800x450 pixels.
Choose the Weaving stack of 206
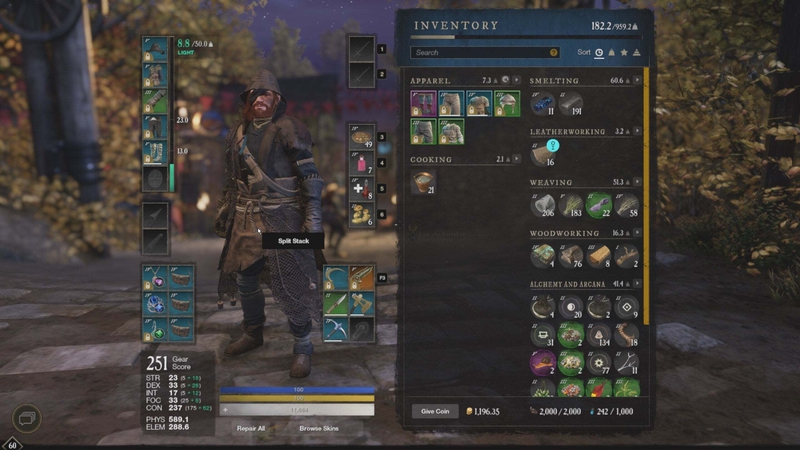pyautogui.click(x=543, y=207)
